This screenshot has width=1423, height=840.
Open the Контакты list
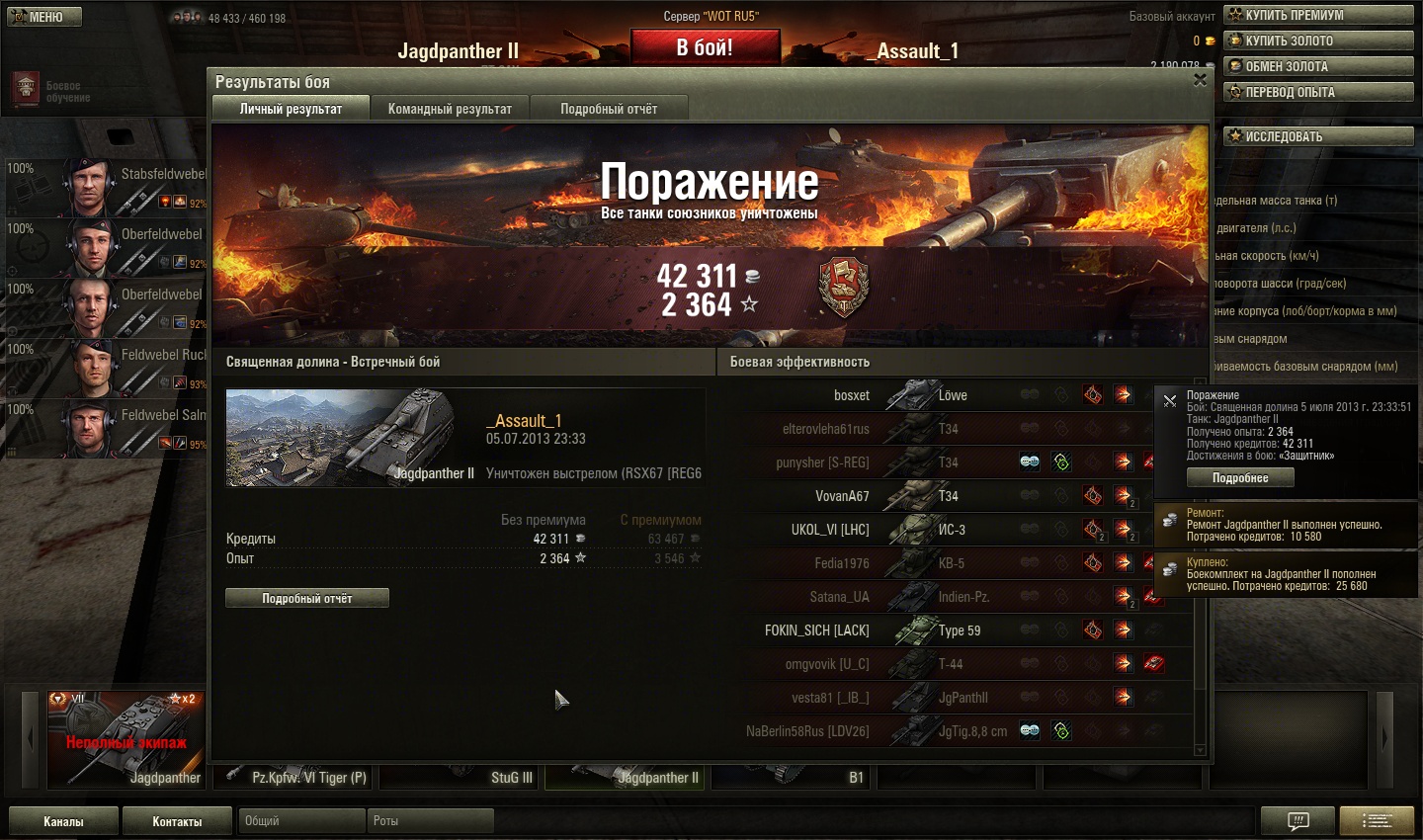click(x=177, y=821)
